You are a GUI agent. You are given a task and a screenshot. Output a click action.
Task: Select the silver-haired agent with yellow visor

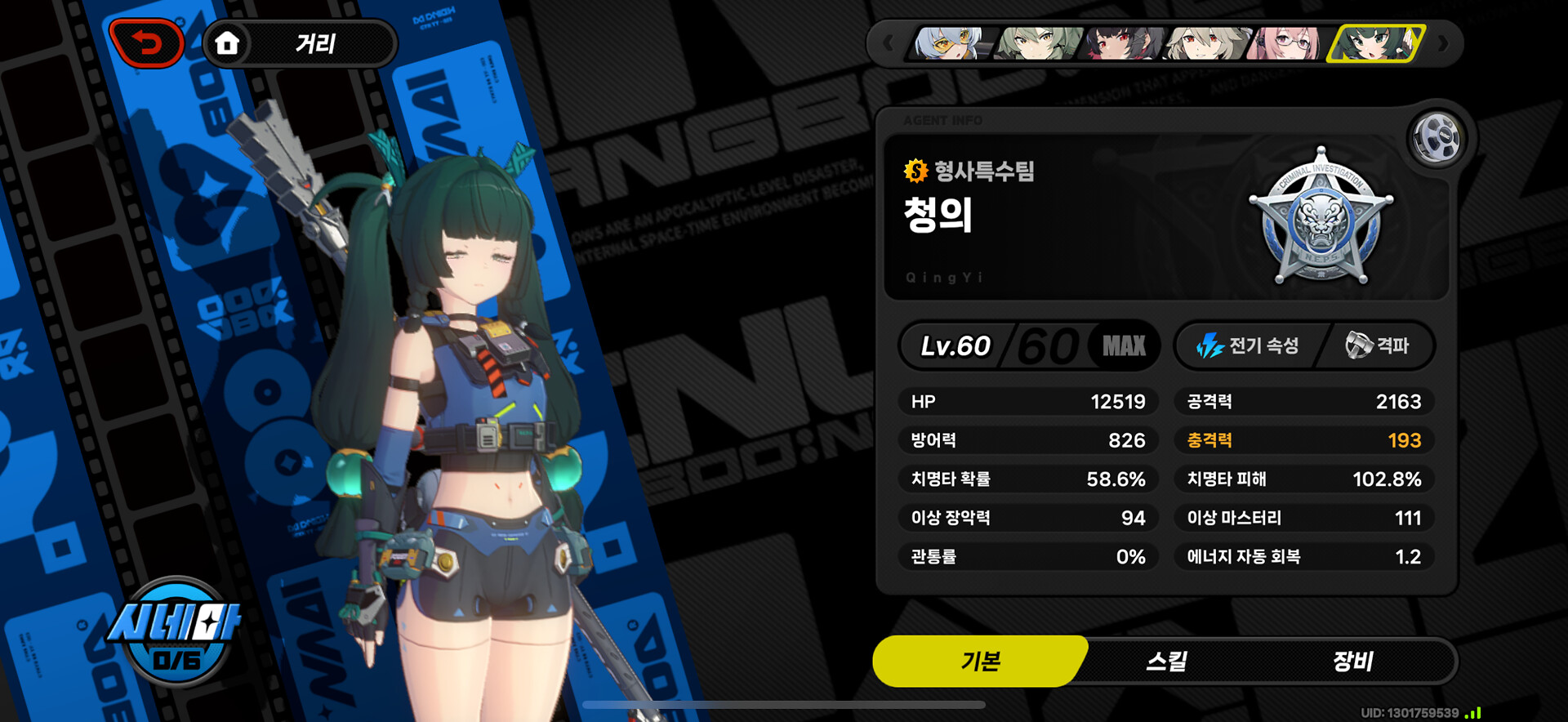pos(950,43)
